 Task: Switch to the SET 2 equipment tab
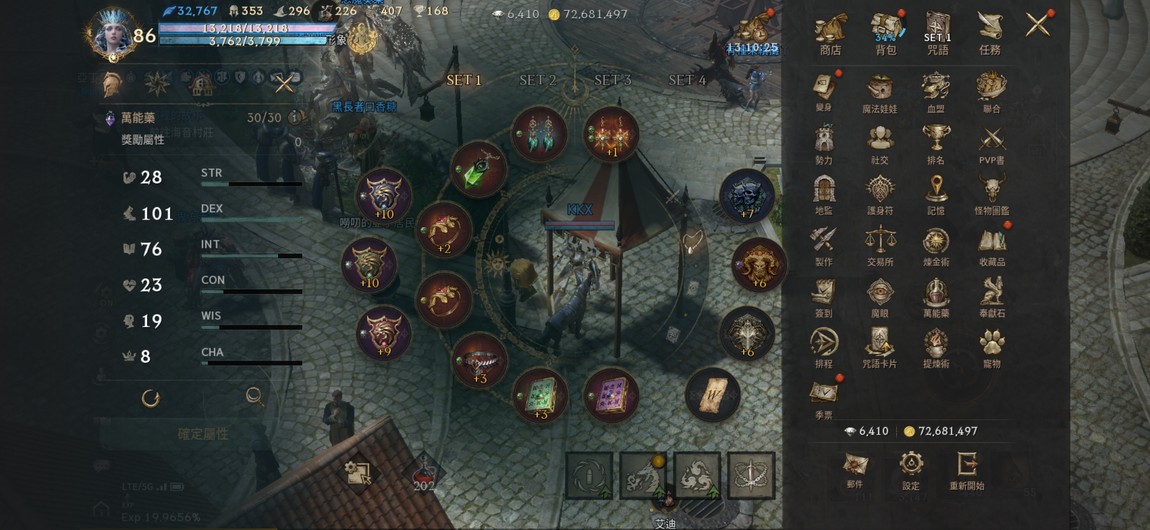[537, 80]
